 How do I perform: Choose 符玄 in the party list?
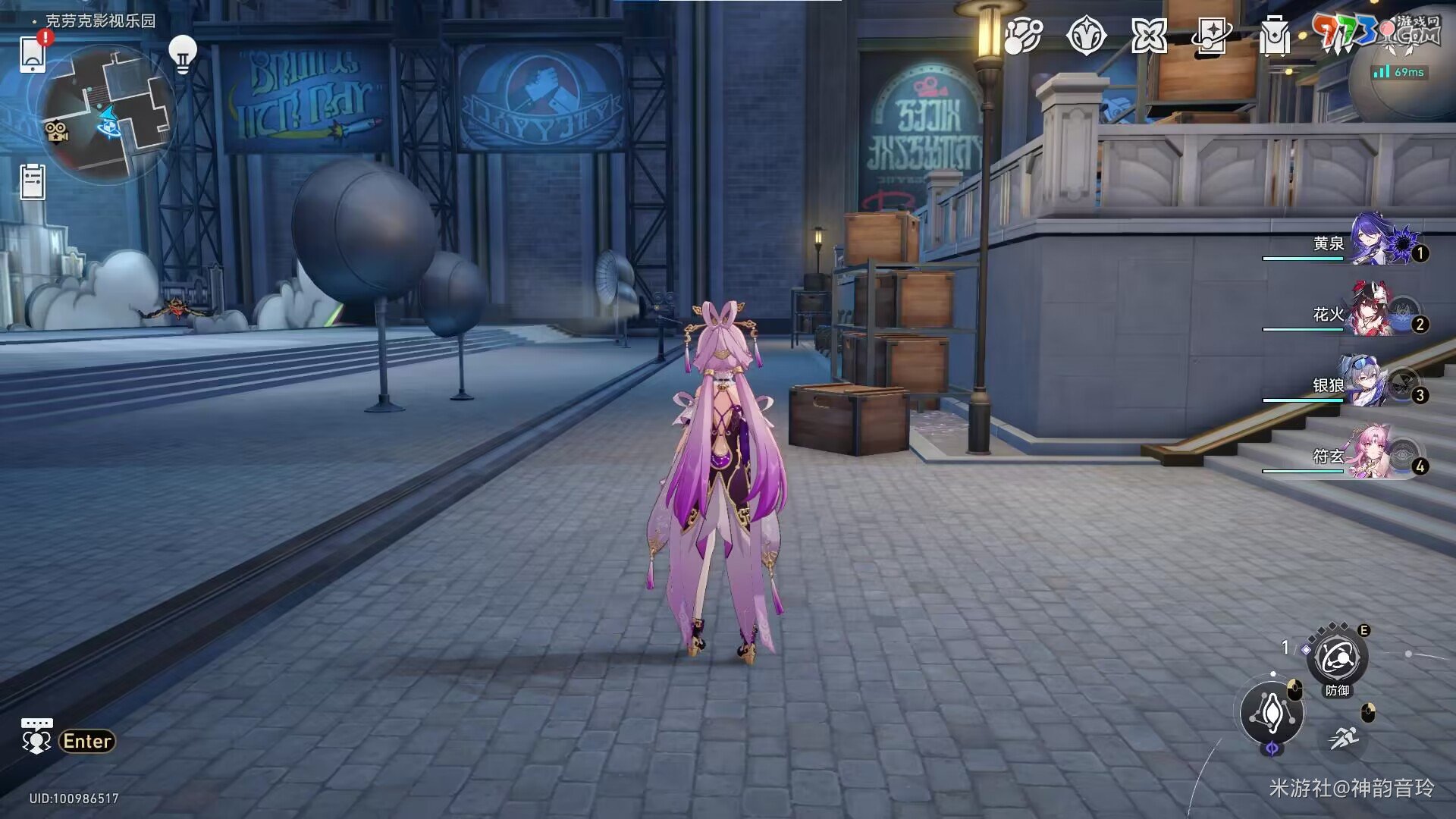click(1373, 453)
